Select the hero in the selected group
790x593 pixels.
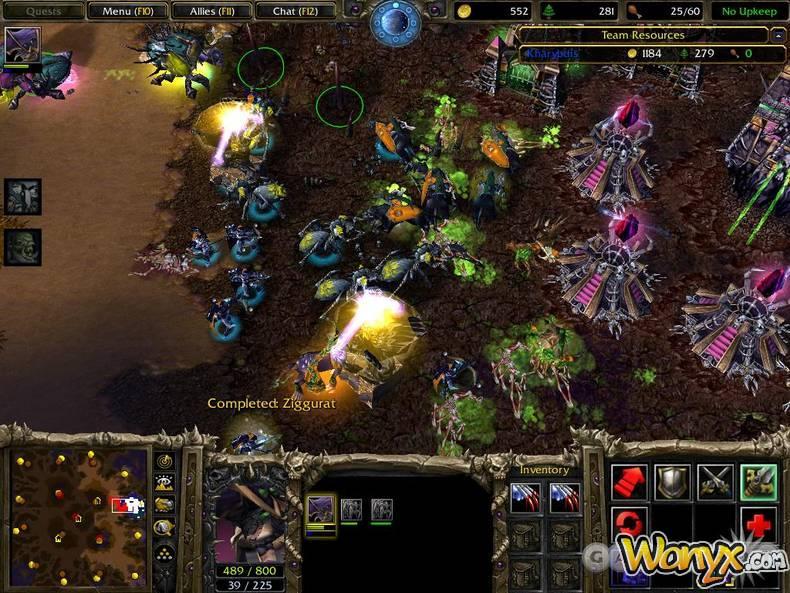click(x=320, y=510)
